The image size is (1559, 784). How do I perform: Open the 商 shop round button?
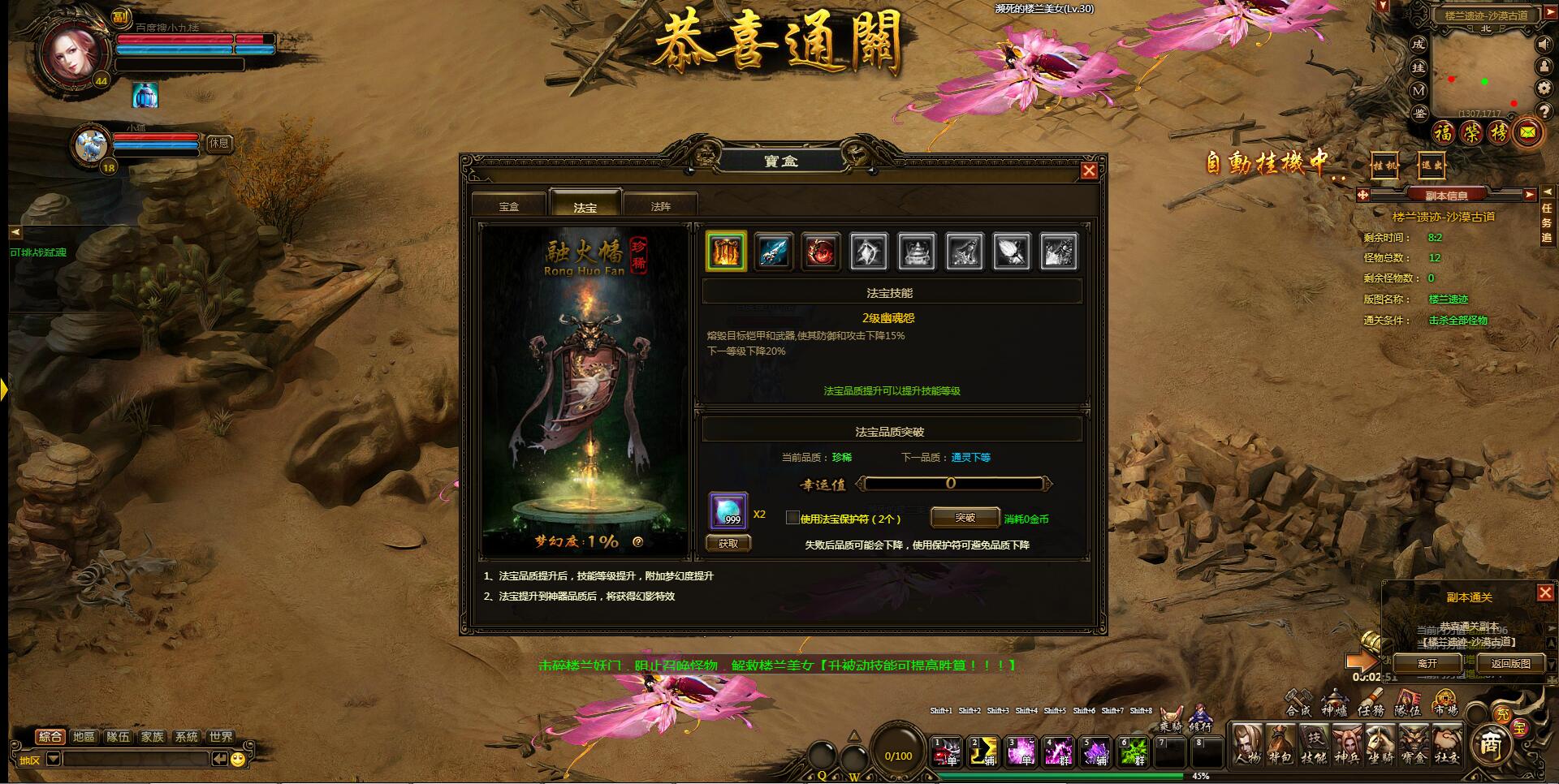tap(1490, 743)
